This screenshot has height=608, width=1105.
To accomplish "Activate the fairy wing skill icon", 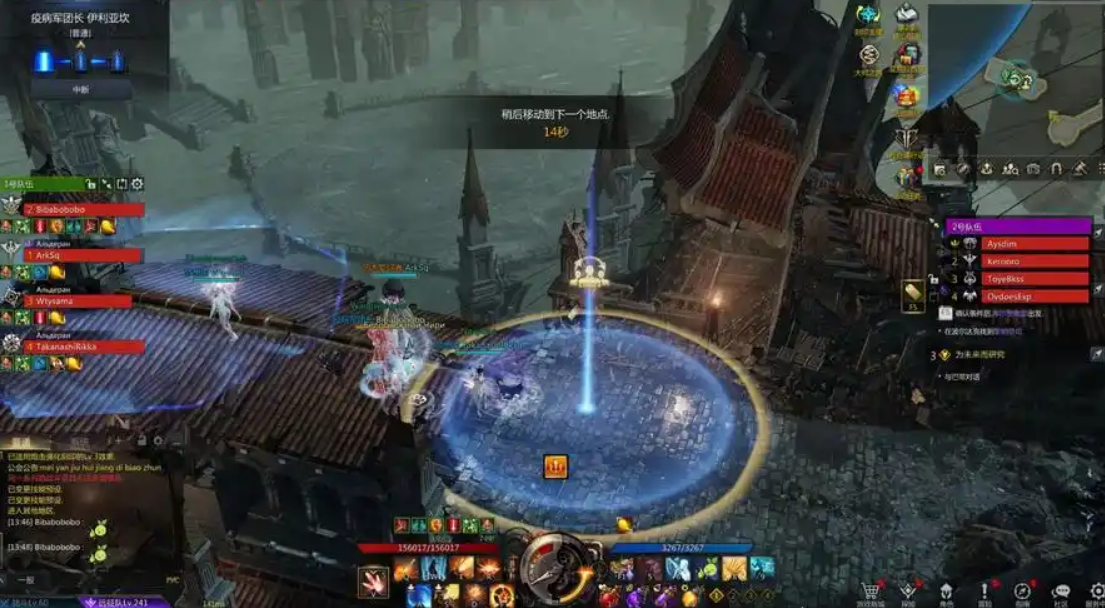I will tap(678, 568).
